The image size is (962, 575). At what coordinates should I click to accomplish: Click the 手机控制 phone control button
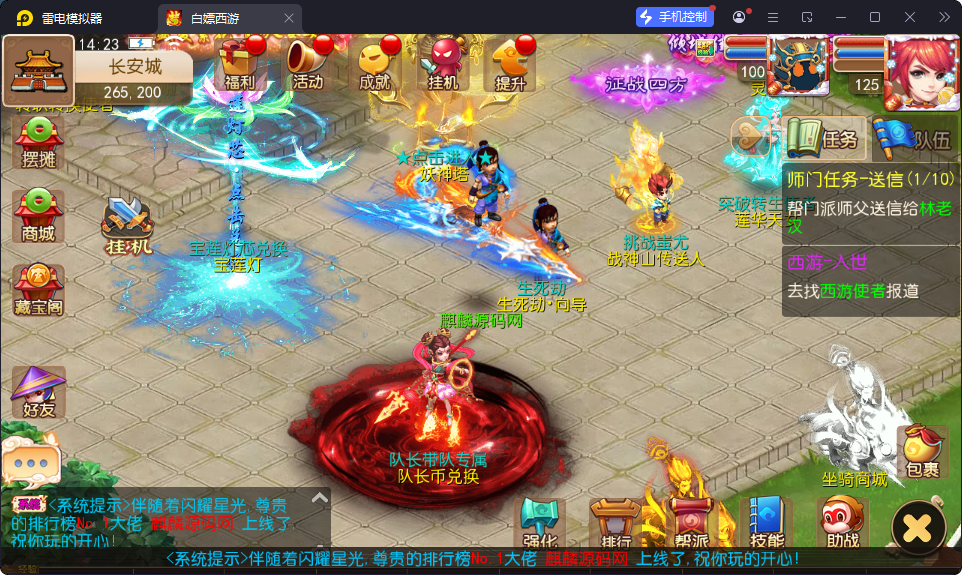(675, 17)
